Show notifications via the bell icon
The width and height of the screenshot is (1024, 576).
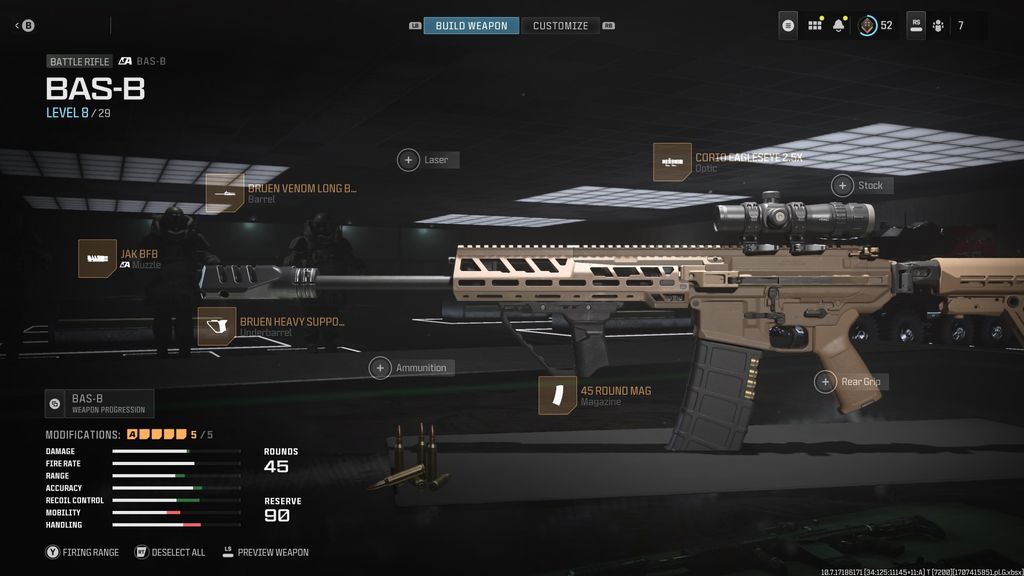point(841,26)
